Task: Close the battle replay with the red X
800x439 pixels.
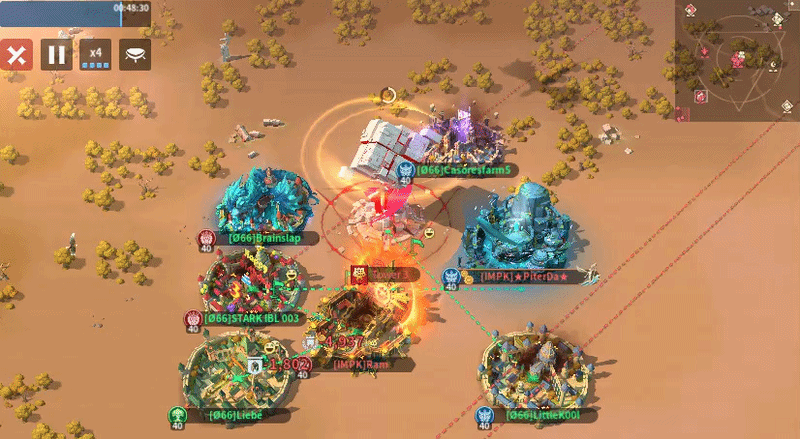Action: (16, 54)
